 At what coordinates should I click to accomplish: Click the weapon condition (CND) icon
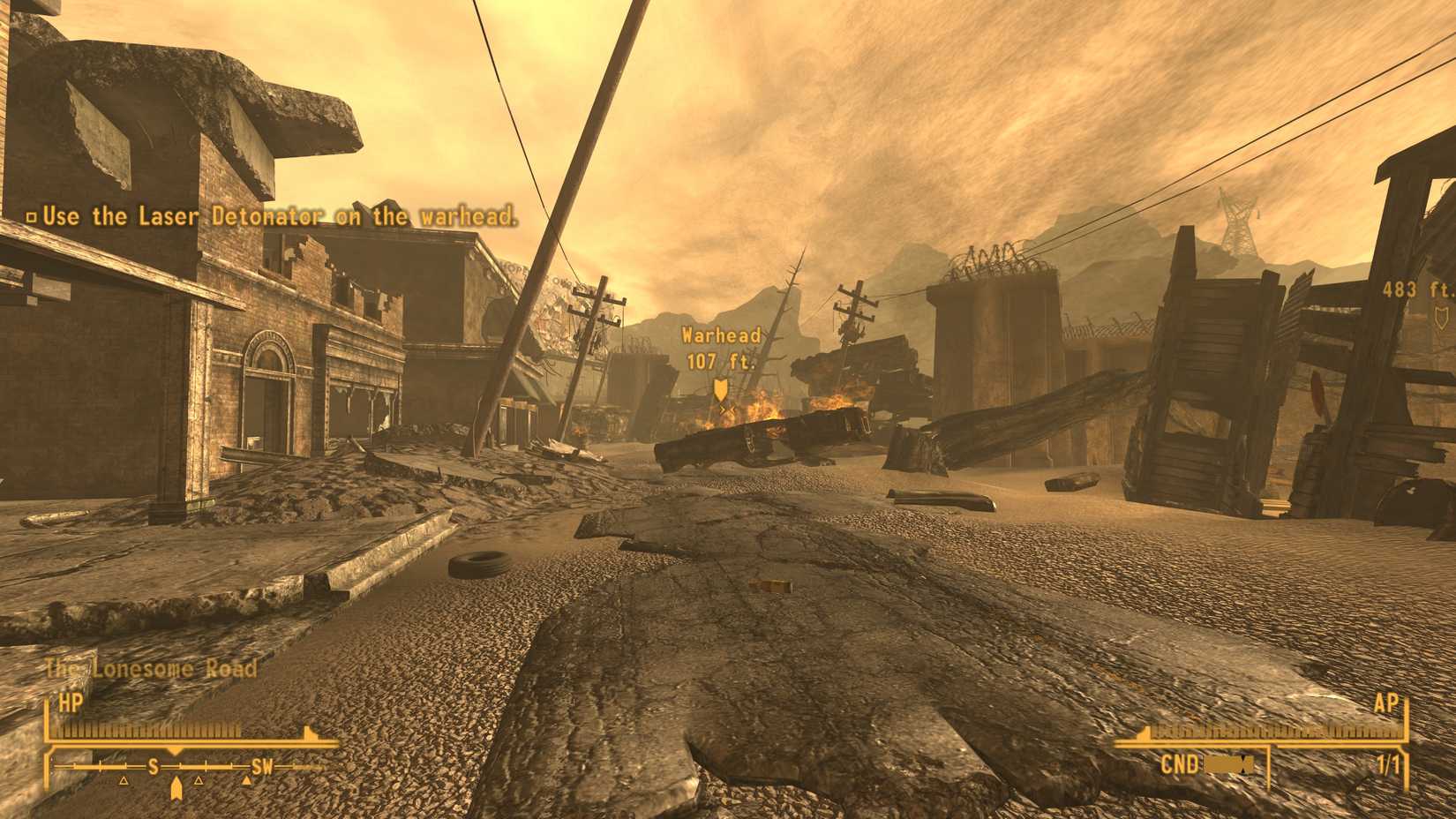tap(1227, 763)
